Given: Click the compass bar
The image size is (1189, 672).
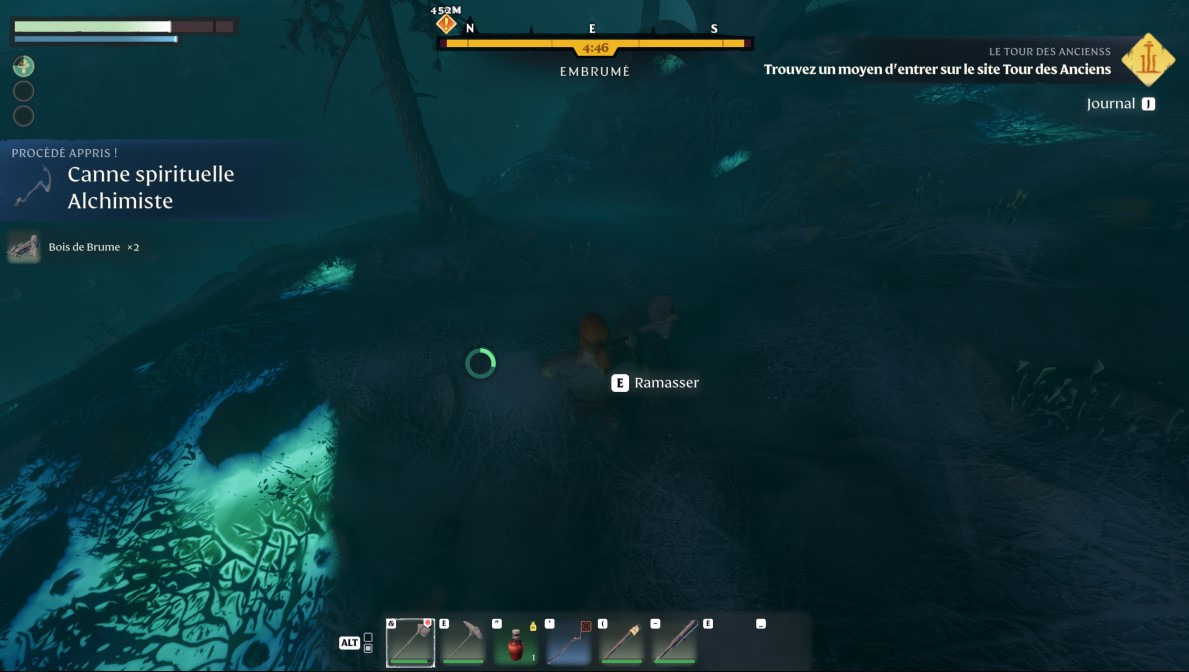Looking at the screenshot, I should point(596,44).
